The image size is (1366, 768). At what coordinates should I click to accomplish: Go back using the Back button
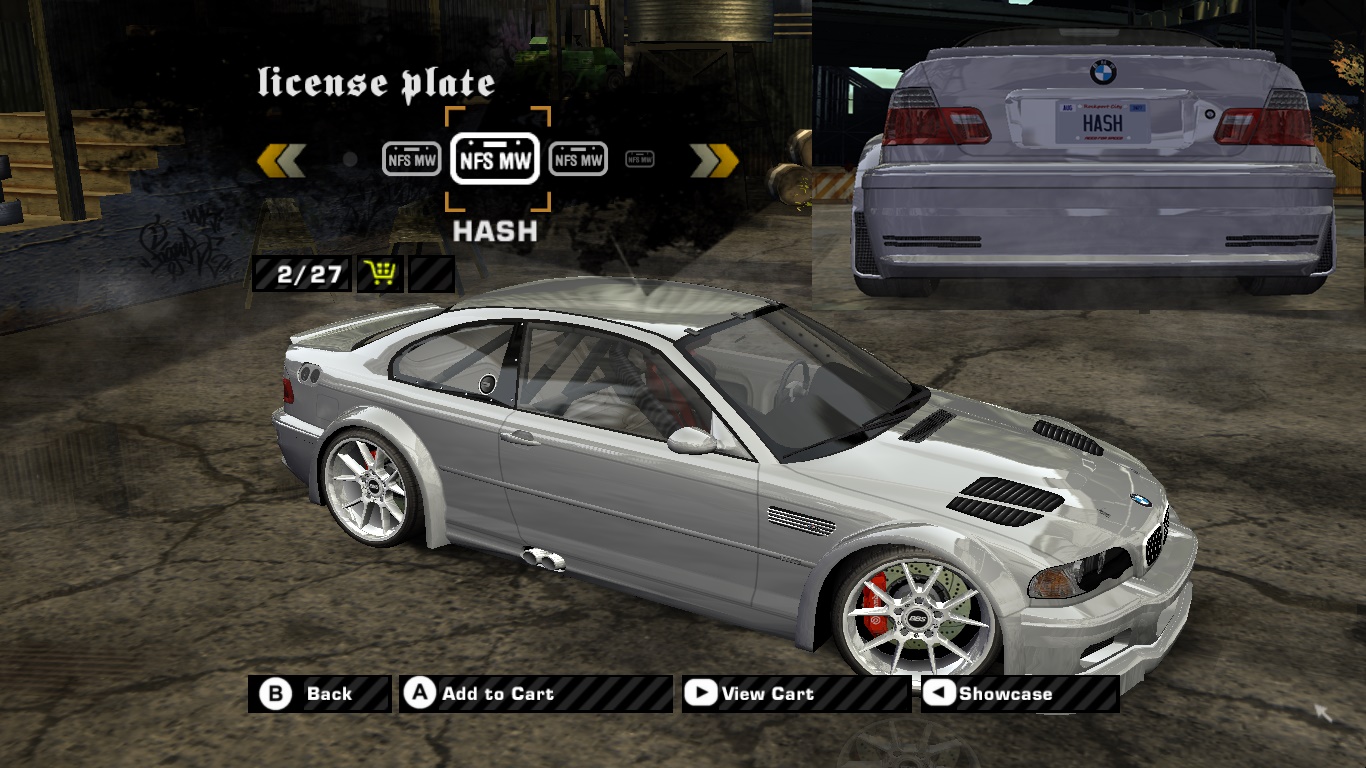point(319,694)
